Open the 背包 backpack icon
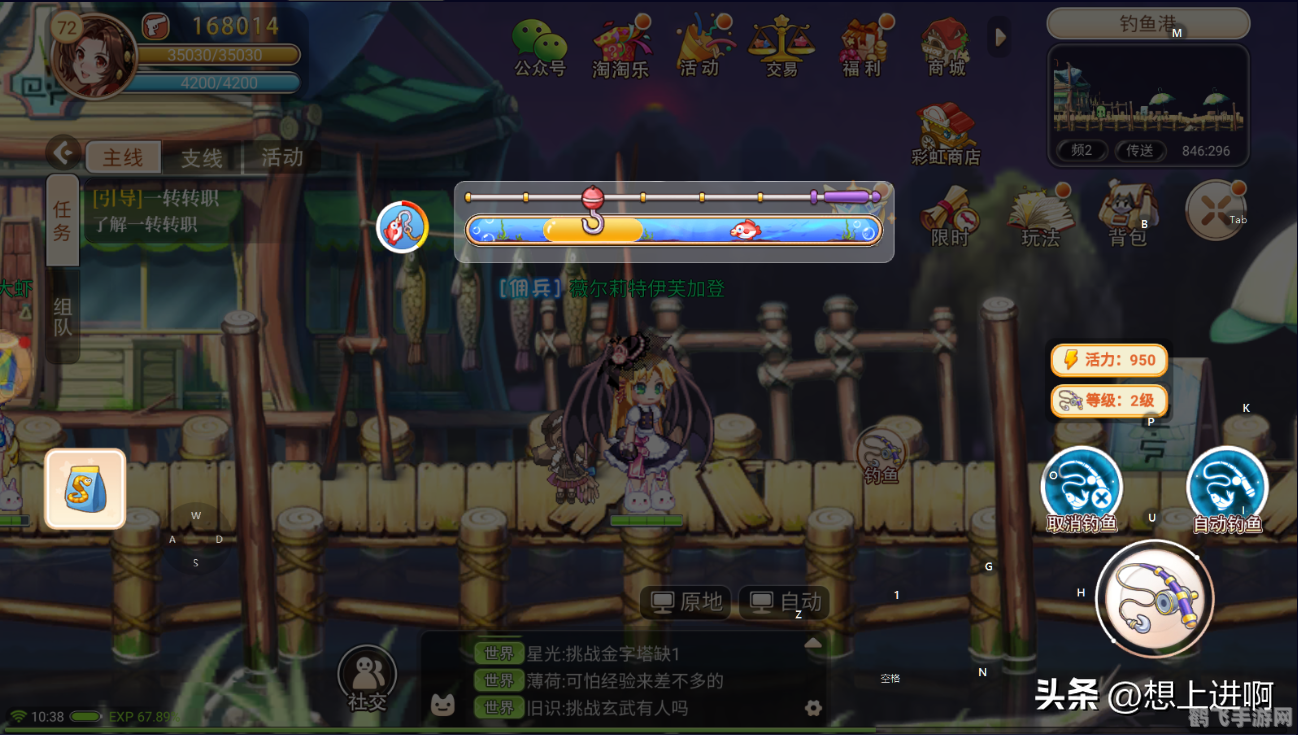This screenshot has height=735, width=1298. pyautogui.click(x=1128, y=215)
